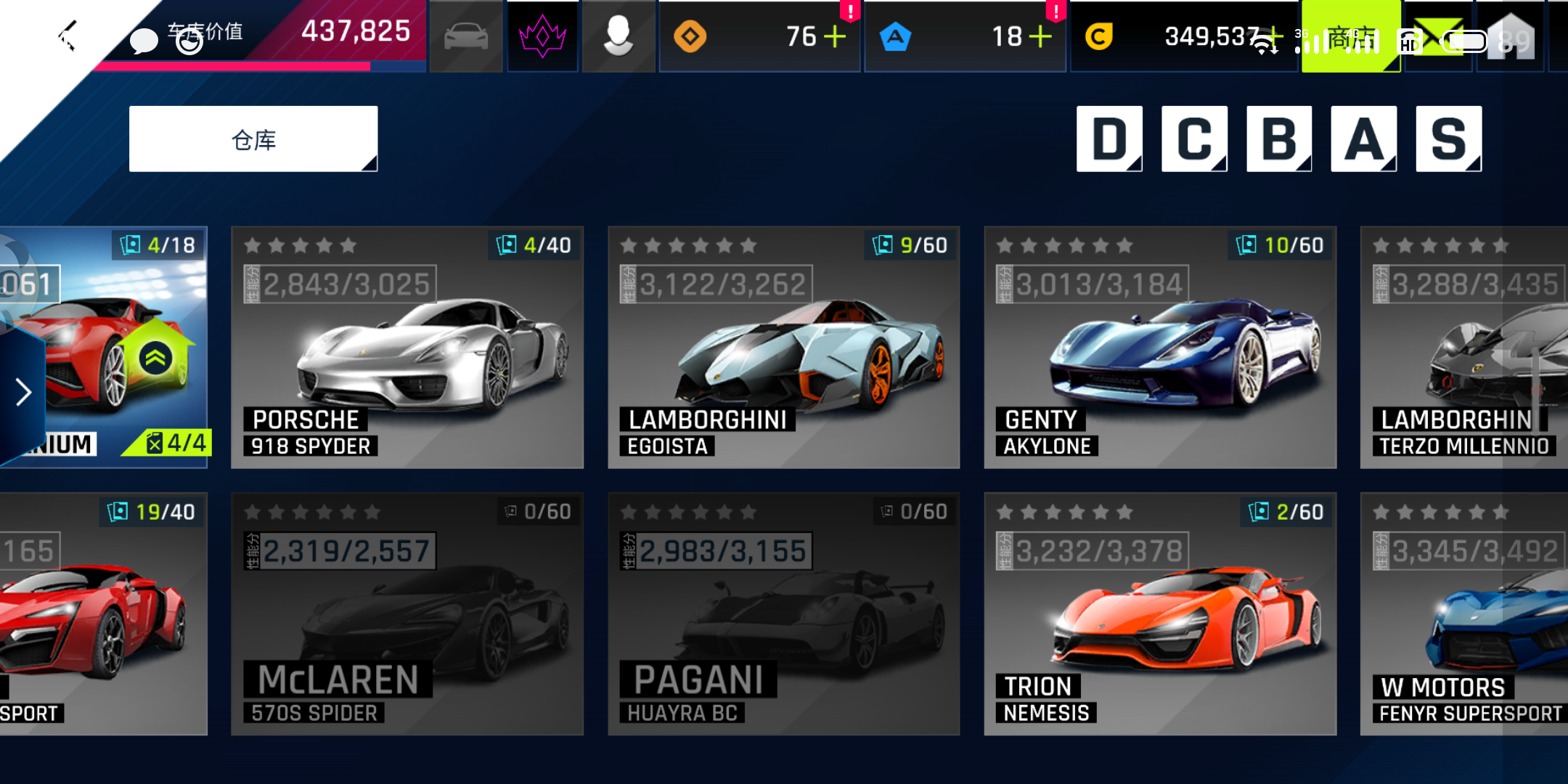This screenshot has height=784, width=1568.
Task: Open the purple crown icon menu
Action: coord(542,36)
